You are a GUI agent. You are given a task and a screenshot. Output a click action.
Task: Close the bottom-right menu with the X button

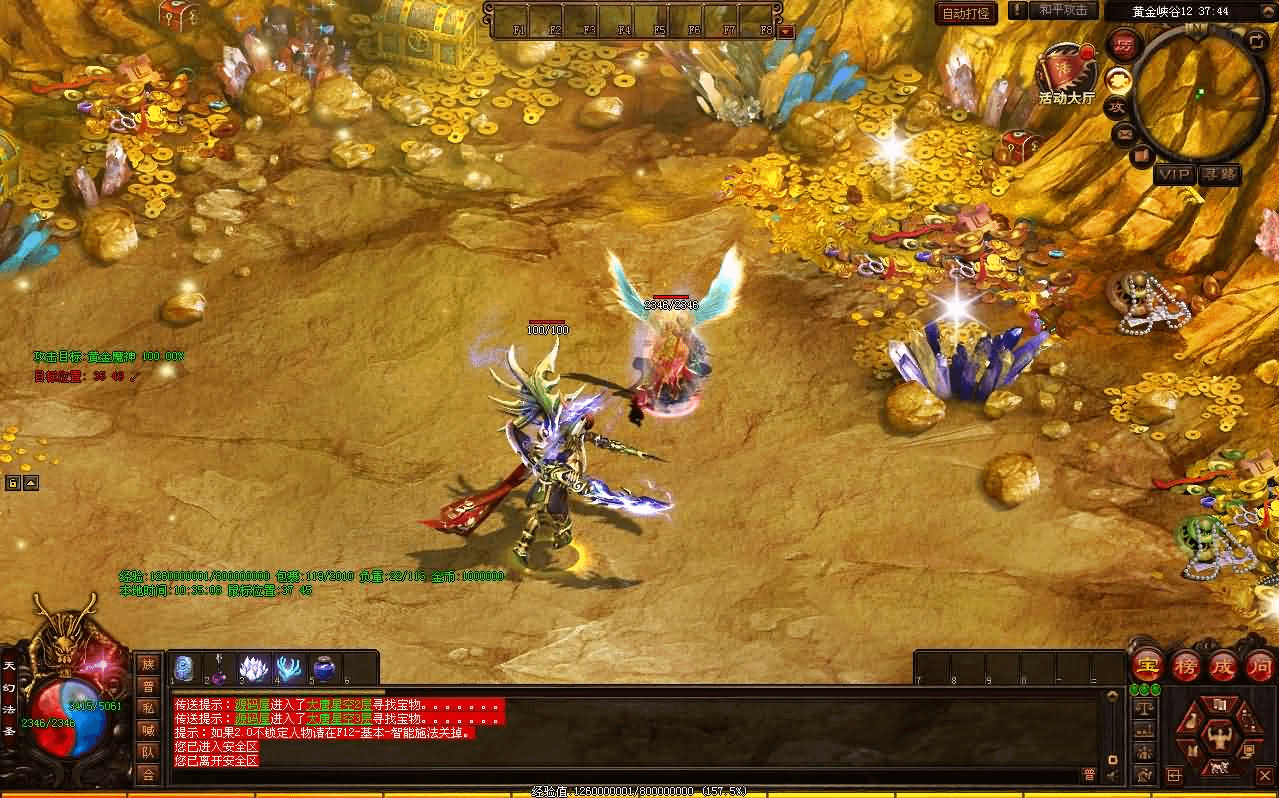1264,775
